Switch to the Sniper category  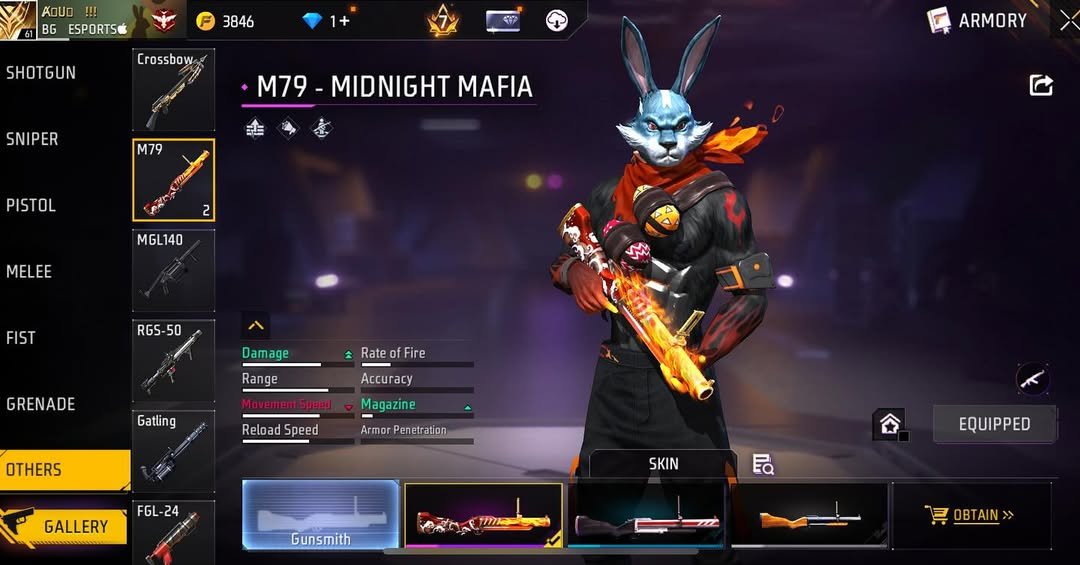pyautogui.click(x=32, y=139)
